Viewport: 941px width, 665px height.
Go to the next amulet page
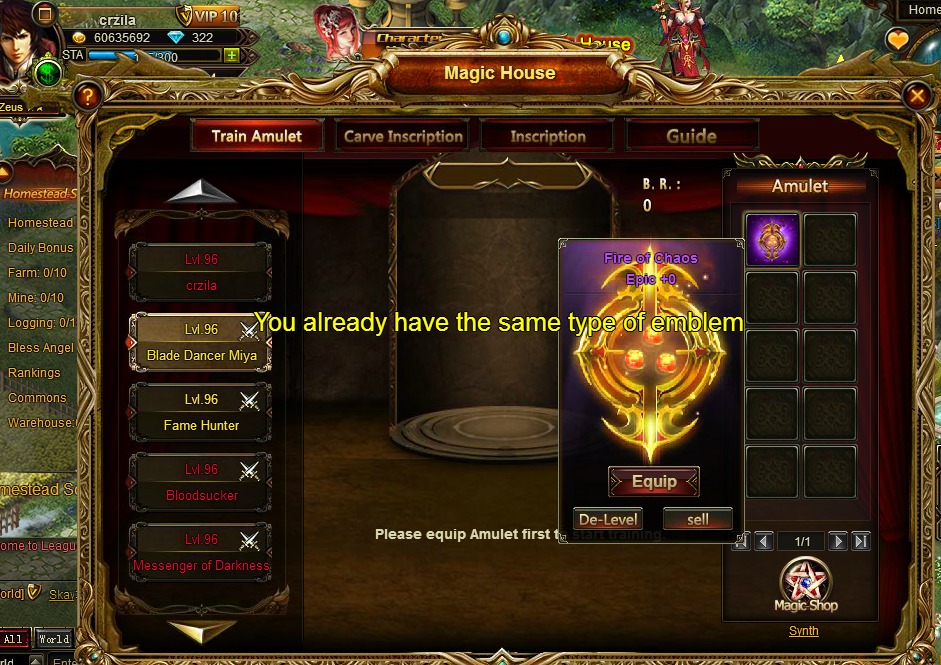point(837,541)
